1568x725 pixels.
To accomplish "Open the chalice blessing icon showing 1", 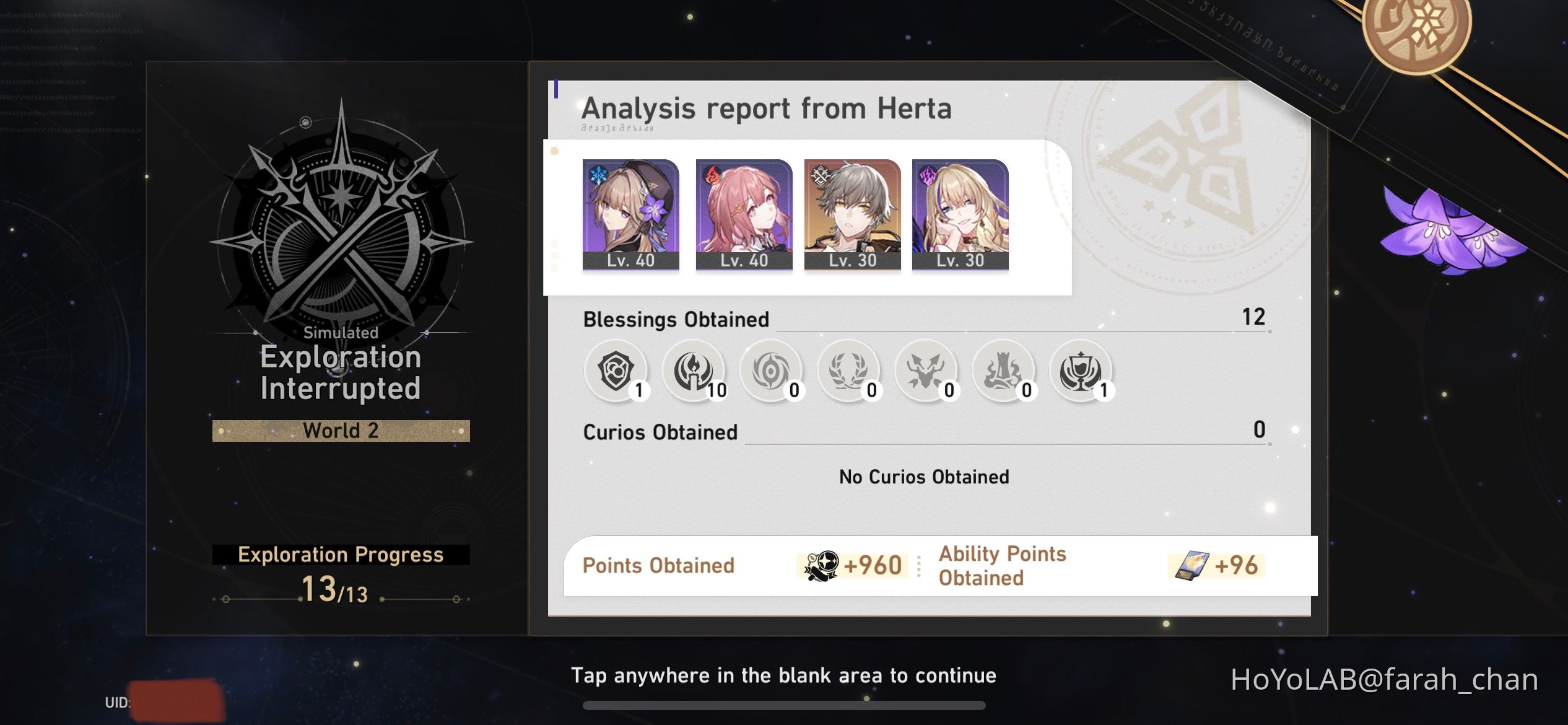I will coord(1081,372).
